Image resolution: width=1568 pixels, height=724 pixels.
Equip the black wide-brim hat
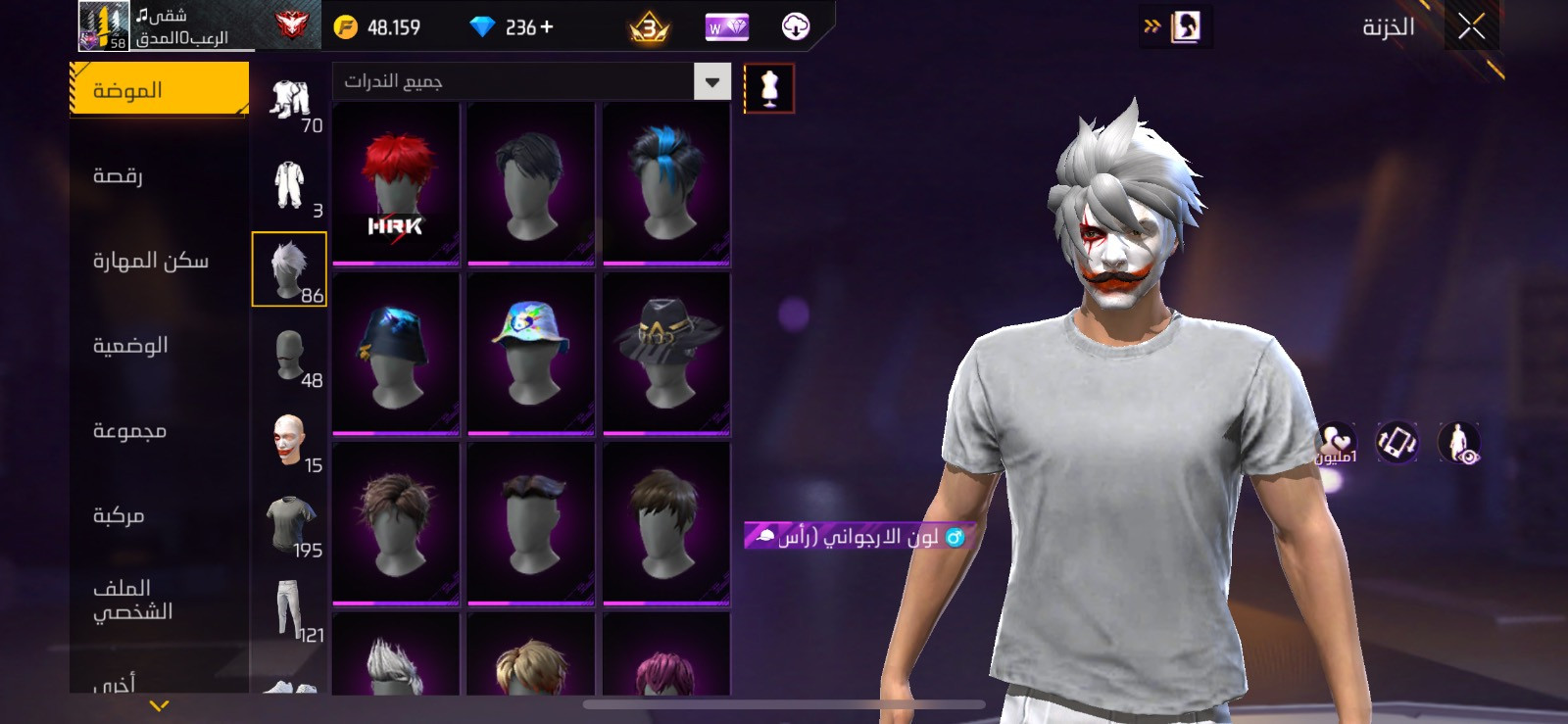click(x=666, y=353)
